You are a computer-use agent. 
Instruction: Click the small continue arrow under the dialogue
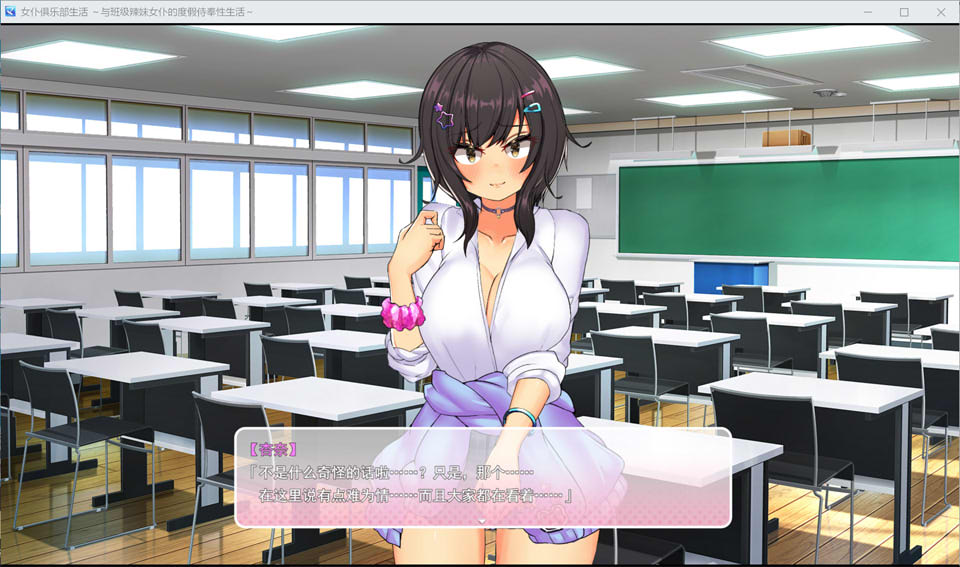482,520
